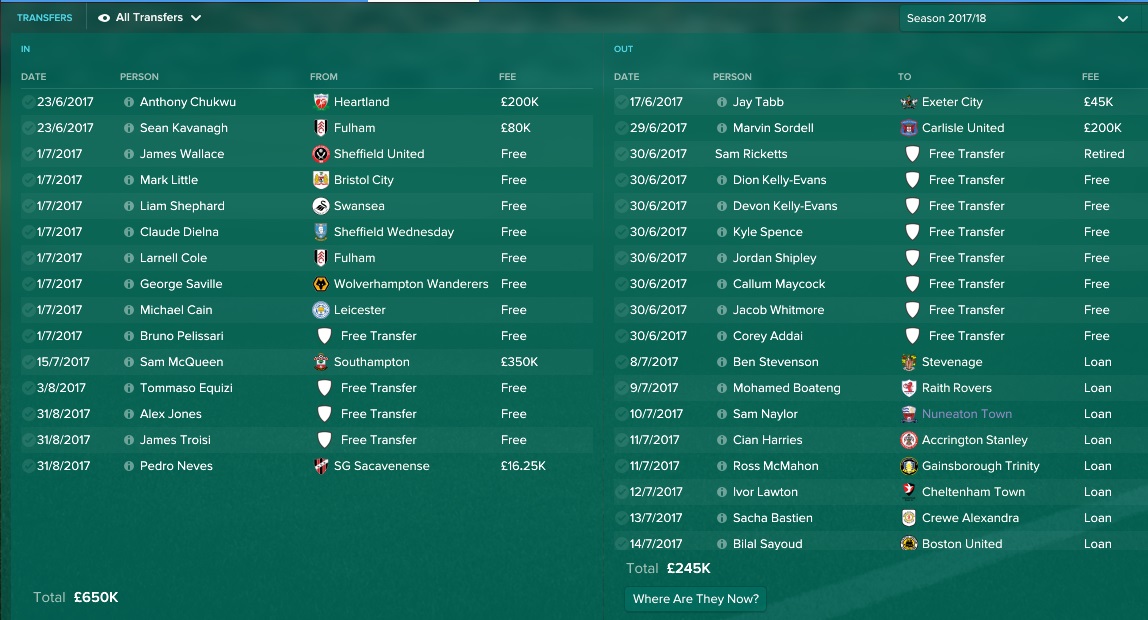Image resolution: width=1148 pixels, height=620 pixels.
Task: Sort outgoing transfers by Date column
Action: pos(626,77)
